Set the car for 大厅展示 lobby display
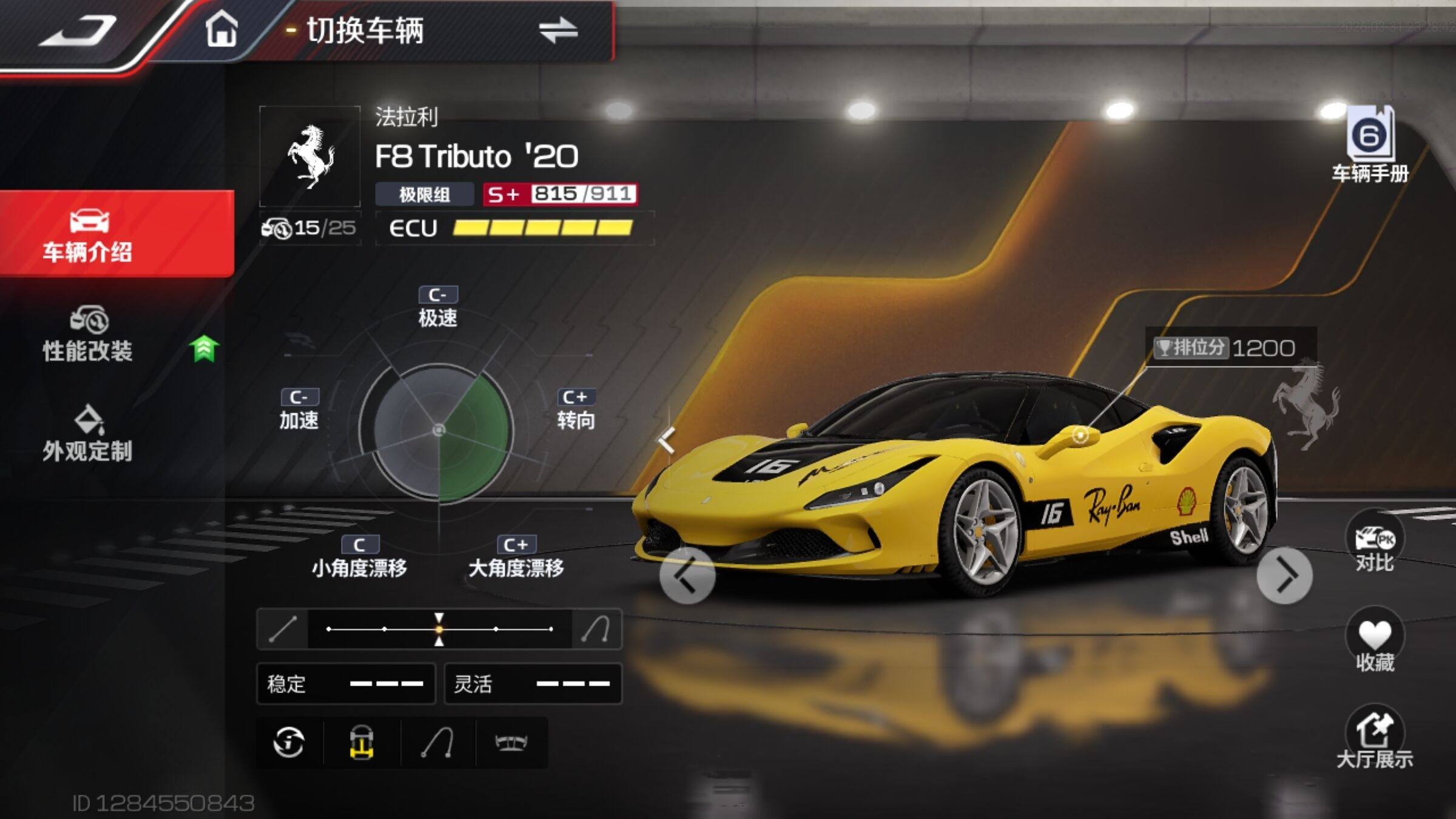 pos(1374,737)
